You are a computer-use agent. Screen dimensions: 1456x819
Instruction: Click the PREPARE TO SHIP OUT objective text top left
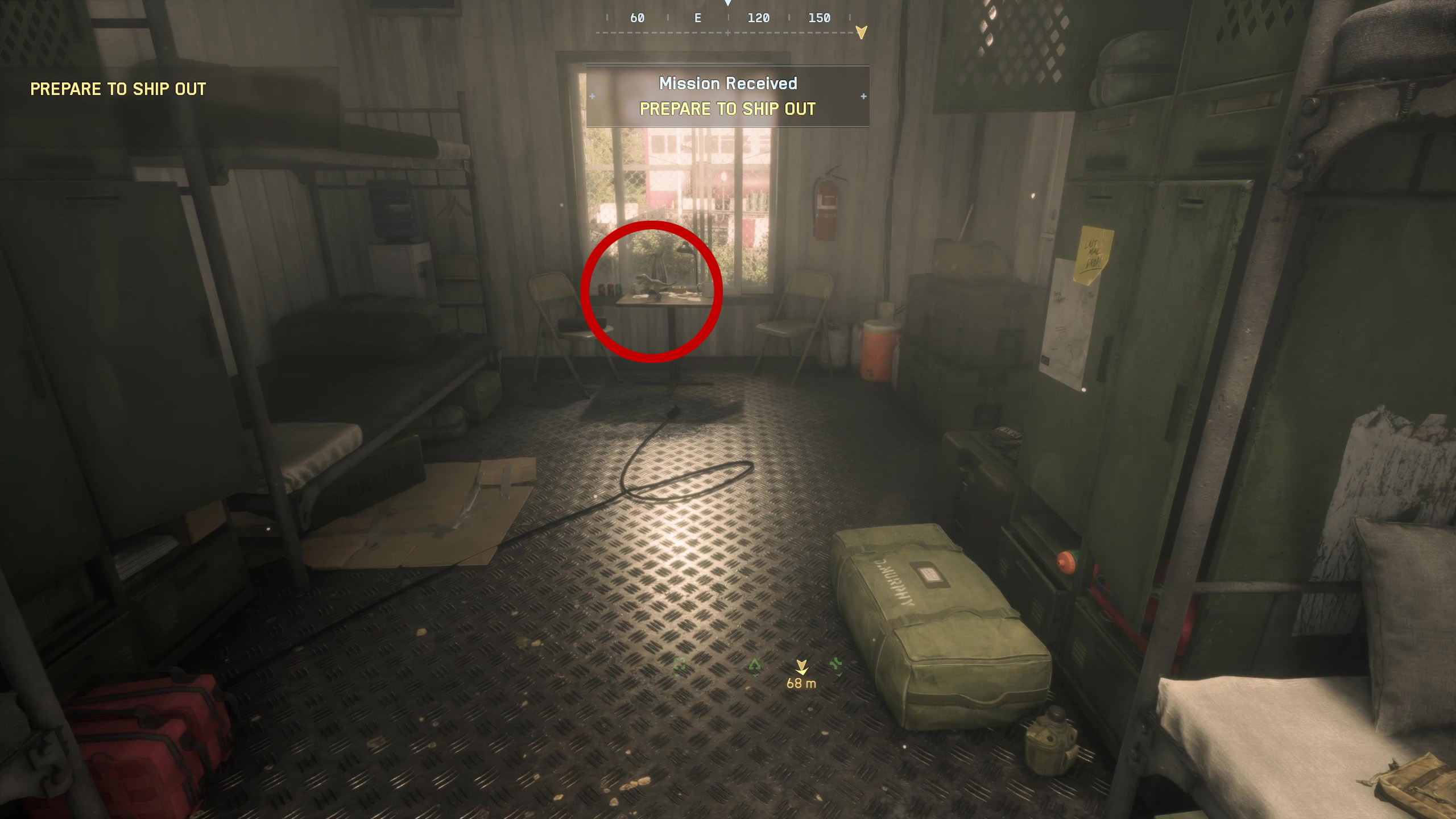click(118, 89)
